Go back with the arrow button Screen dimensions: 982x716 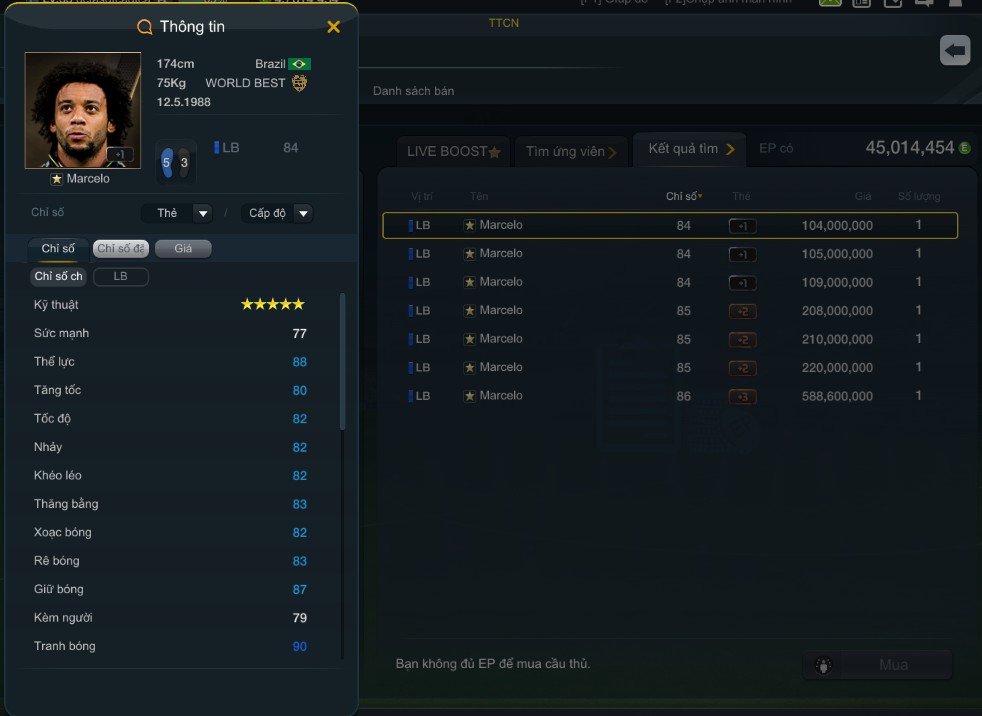point(955,50)
